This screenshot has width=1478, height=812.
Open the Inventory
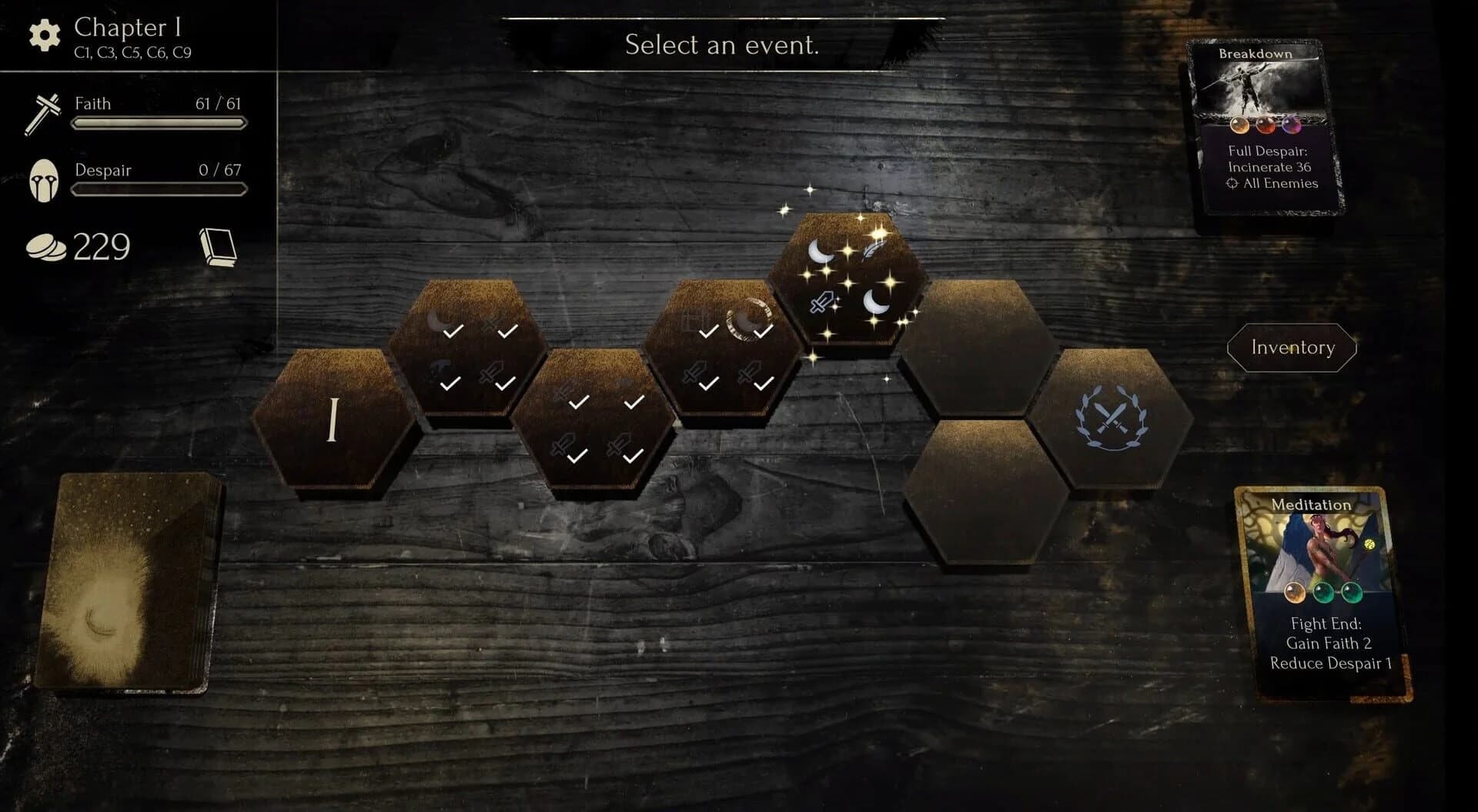click(1292, 348)
